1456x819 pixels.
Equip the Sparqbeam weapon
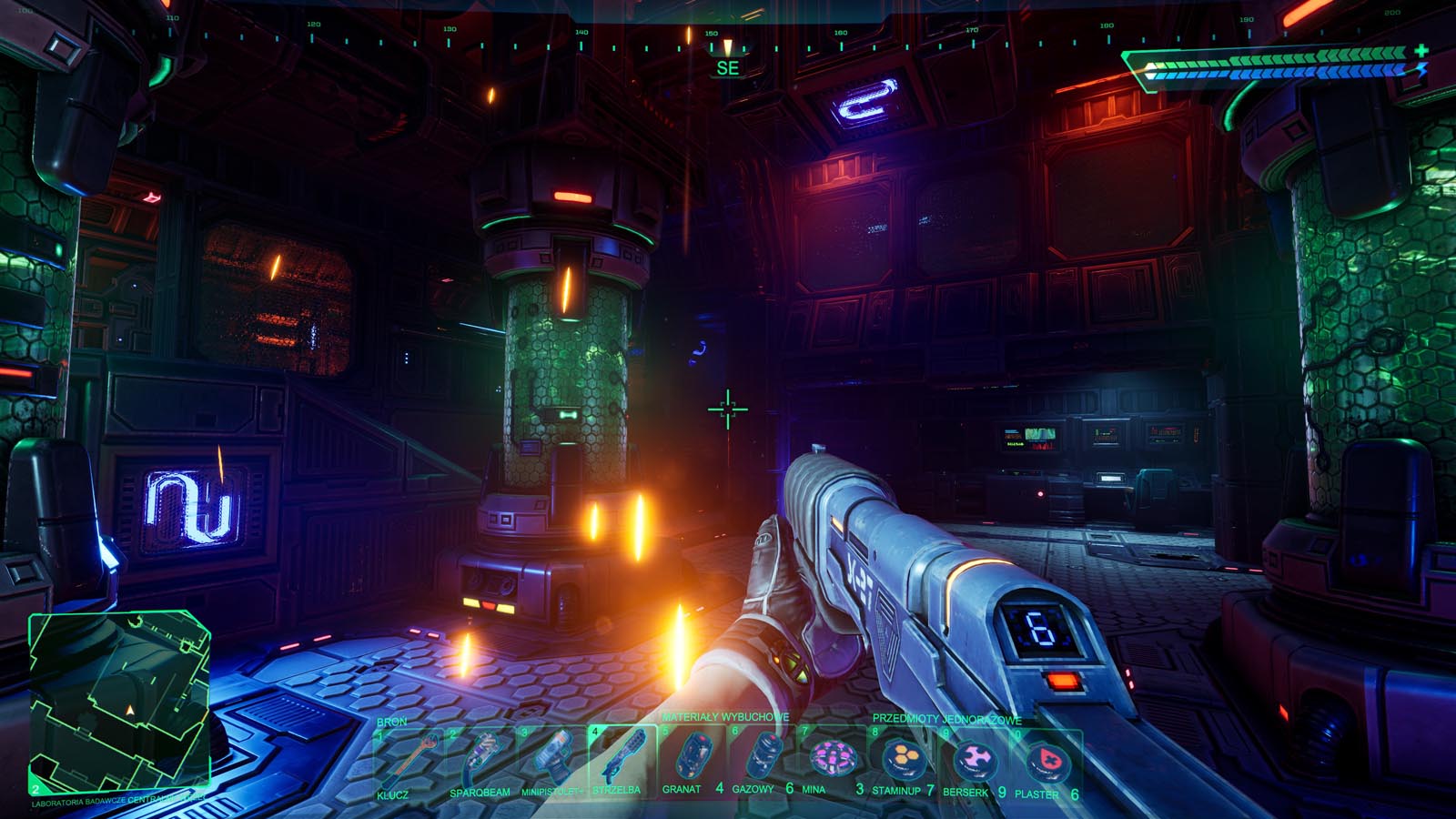pyautogui.click(x=480, y=763)
